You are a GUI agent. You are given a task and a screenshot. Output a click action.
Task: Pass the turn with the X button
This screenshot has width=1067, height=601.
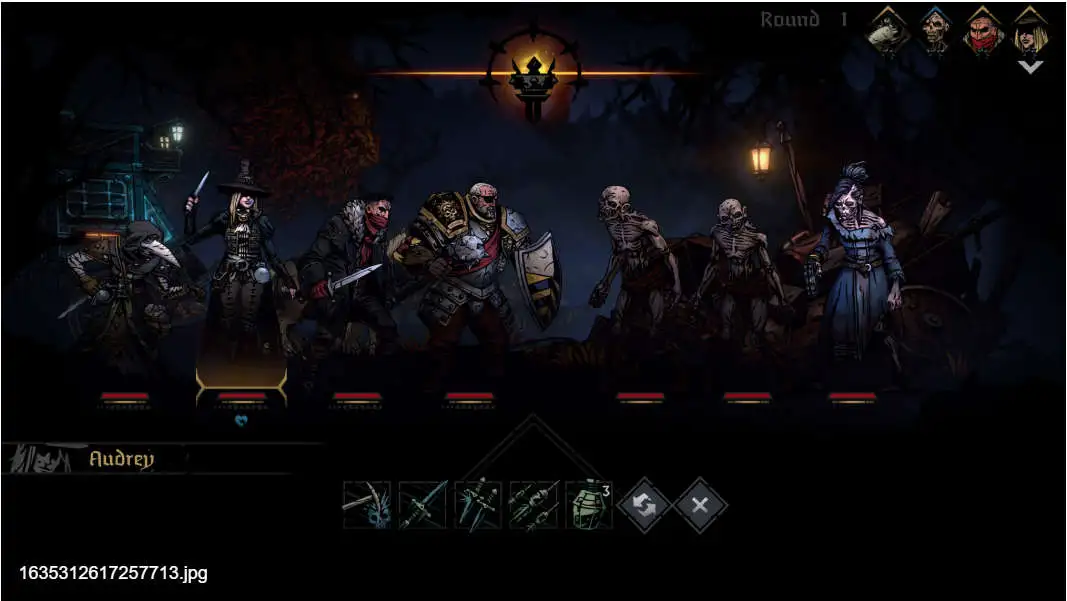point(700,505)
